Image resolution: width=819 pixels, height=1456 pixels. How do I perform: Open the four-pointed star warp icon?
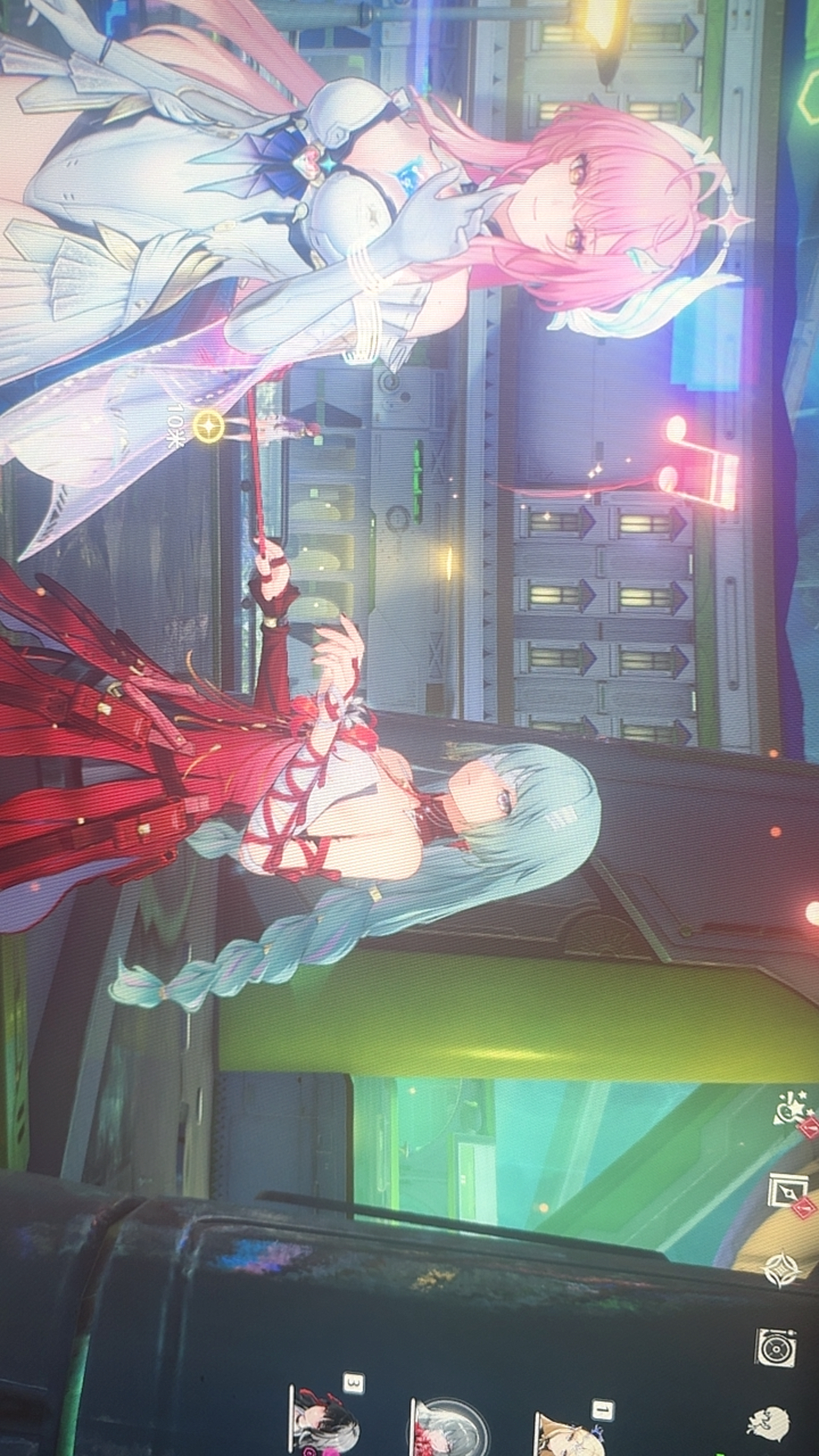coord(780,1270)
